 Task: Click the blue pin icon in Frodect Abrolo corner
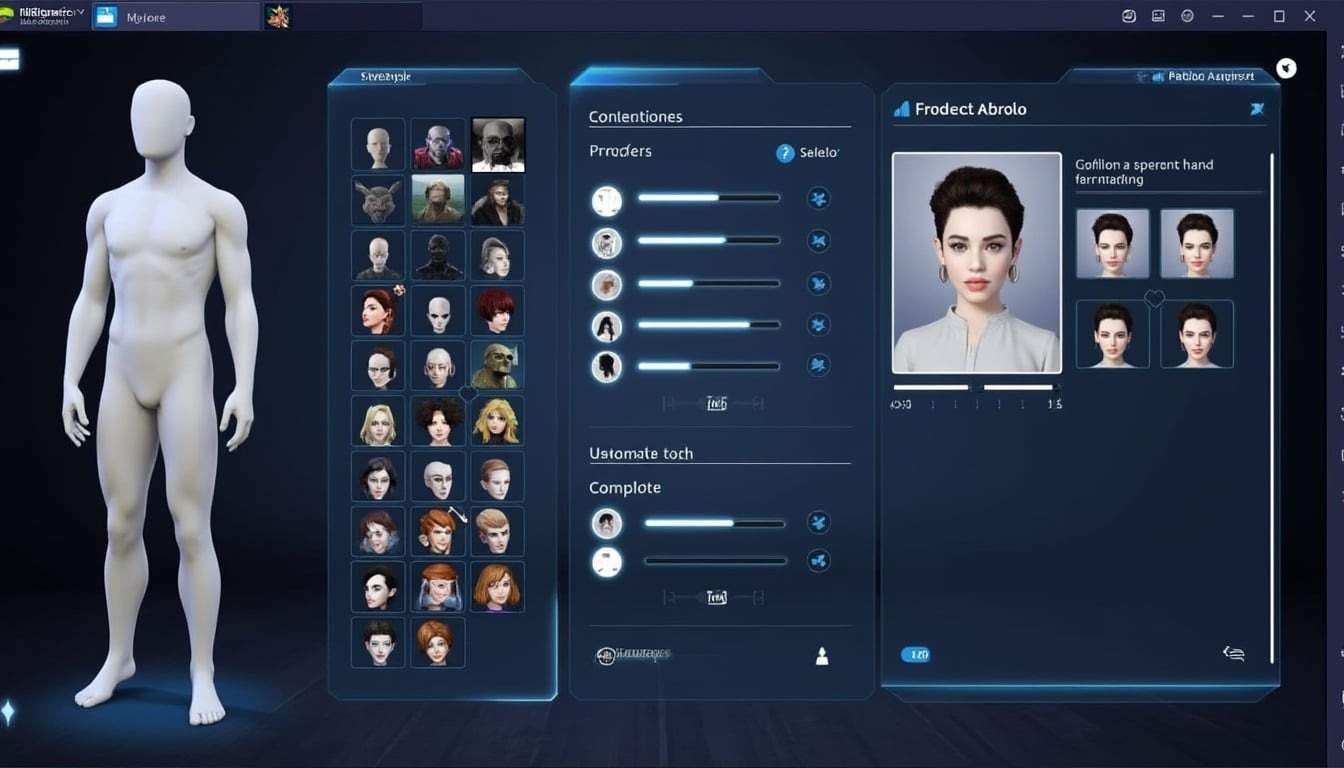coord(1257,109)
